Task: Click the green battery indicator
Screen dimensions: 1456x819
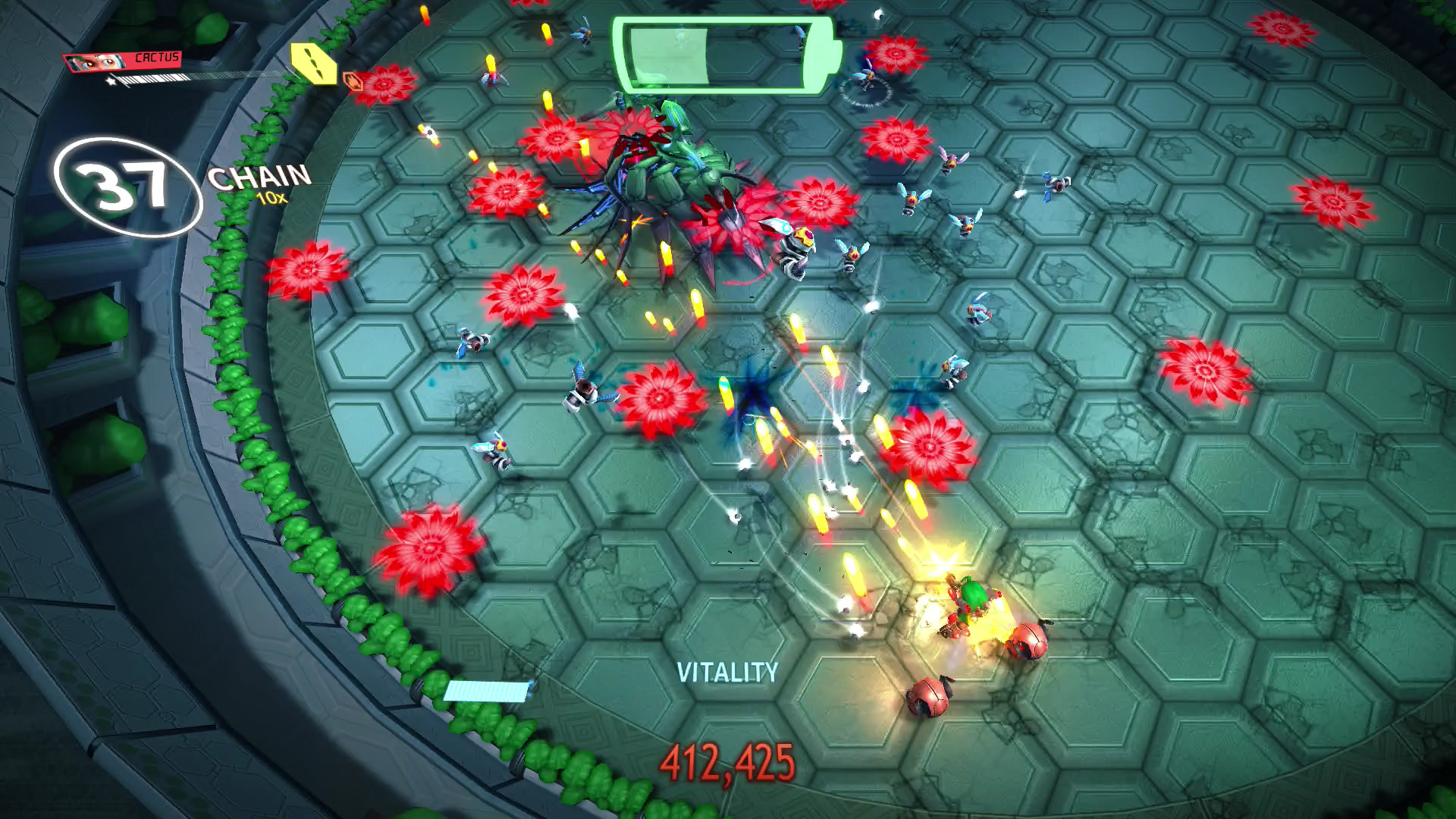Action: coord(726,55)
